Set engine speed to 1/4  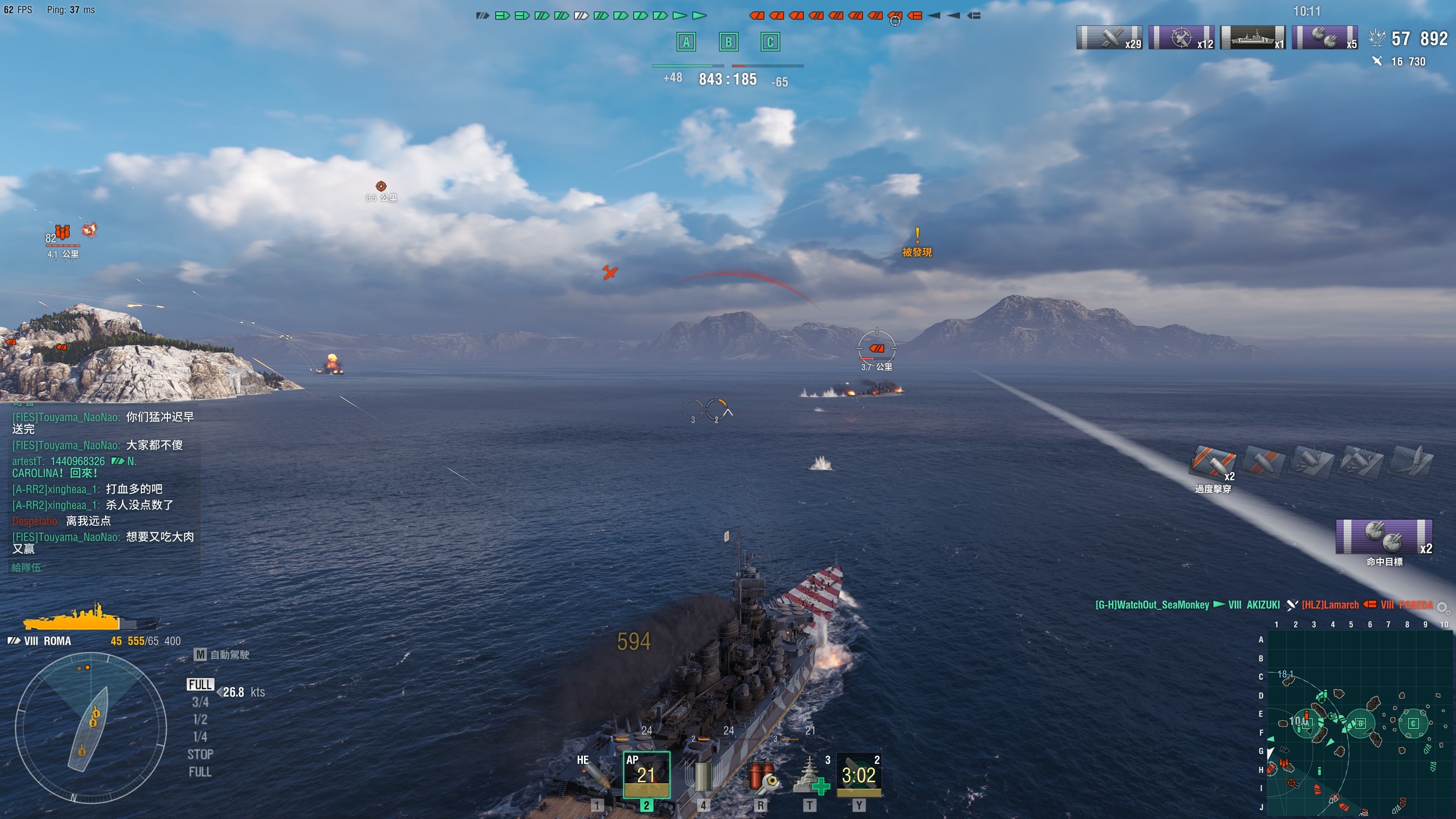tap(200, 737)
